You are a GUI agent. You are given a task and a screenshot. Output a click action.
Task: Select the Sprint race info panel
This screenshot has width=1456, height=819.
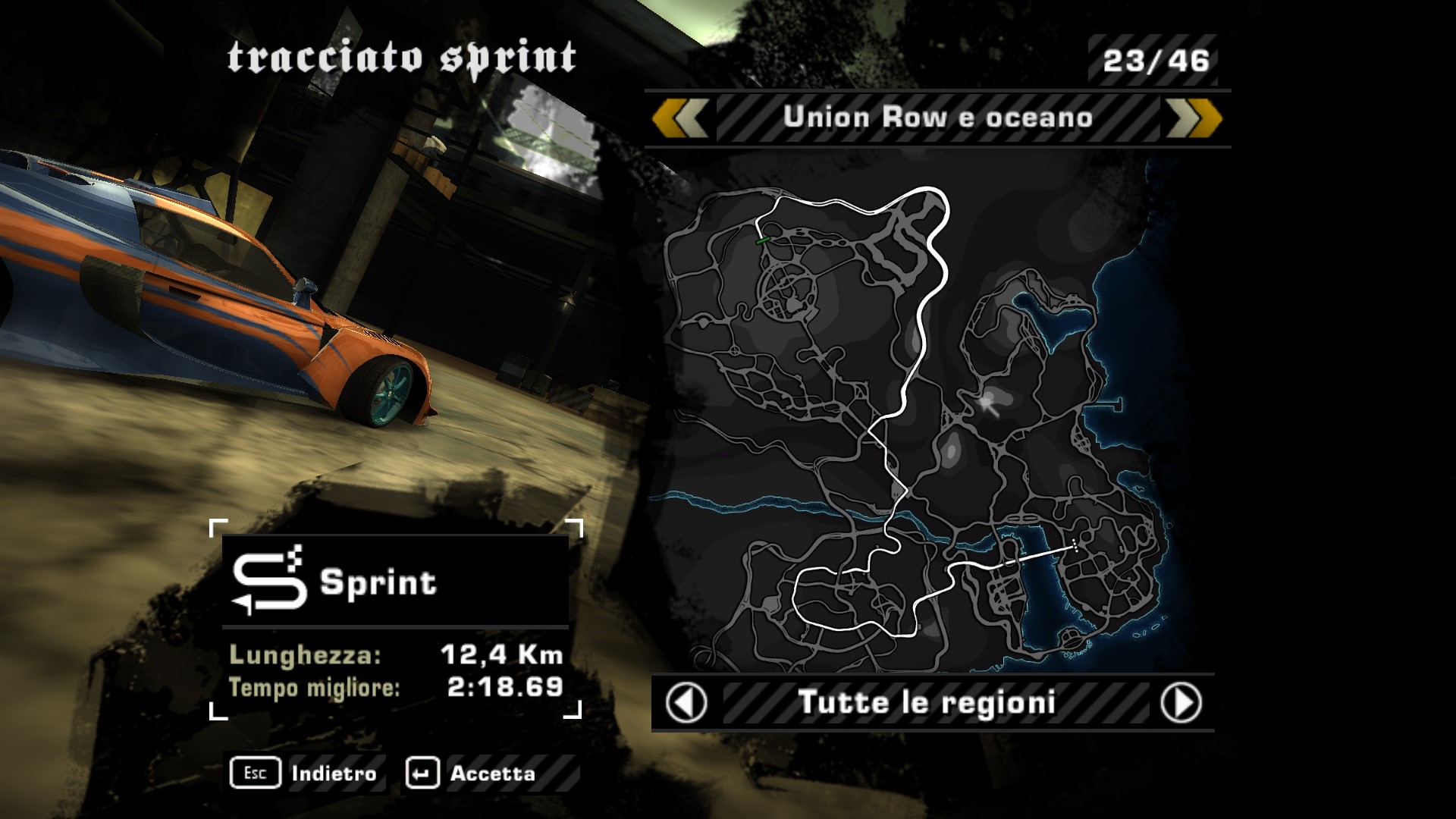coord(396,619)
